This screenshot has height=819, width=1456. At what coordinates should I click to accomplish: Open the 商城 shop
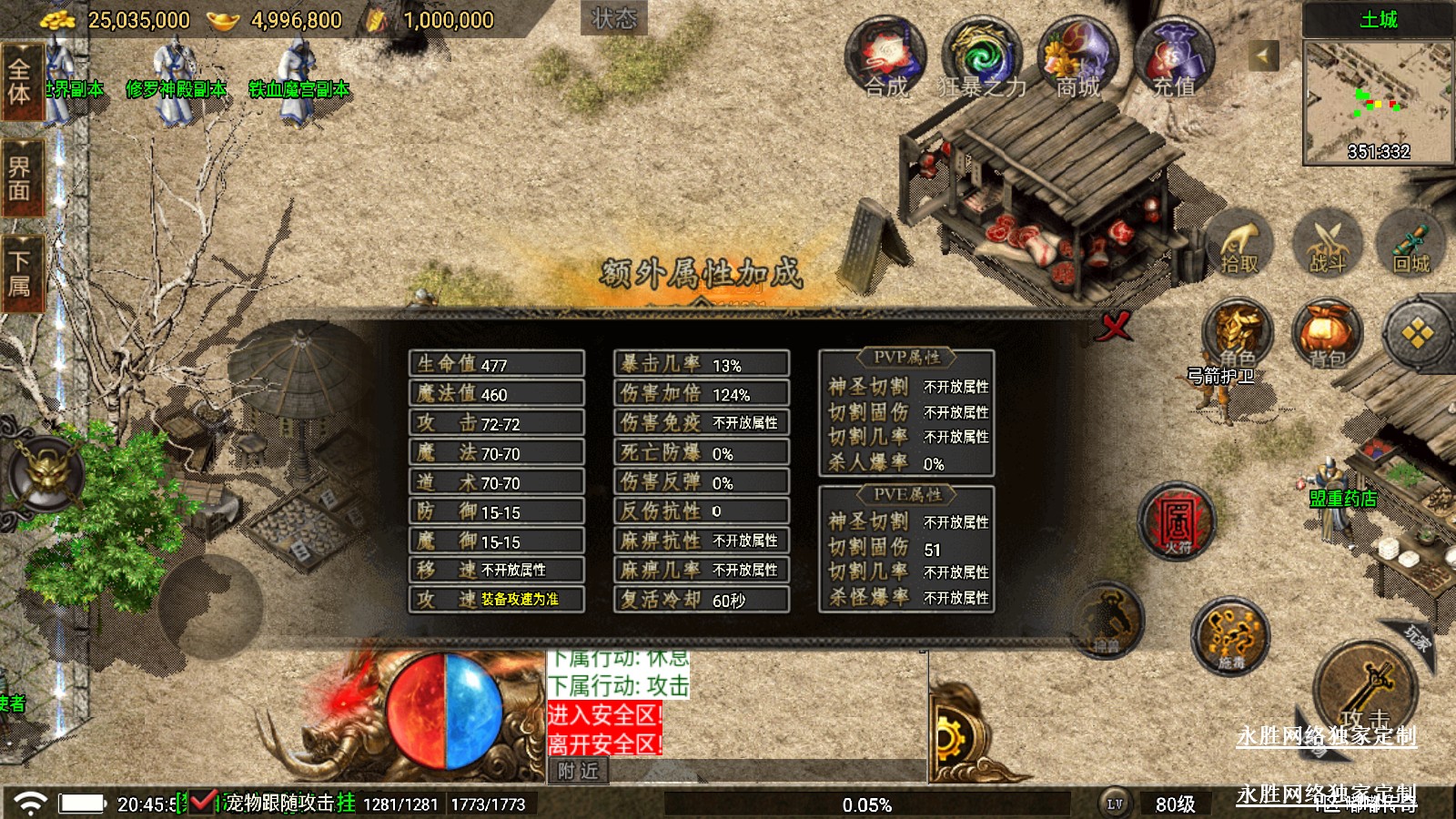(x=1078, y=56)
